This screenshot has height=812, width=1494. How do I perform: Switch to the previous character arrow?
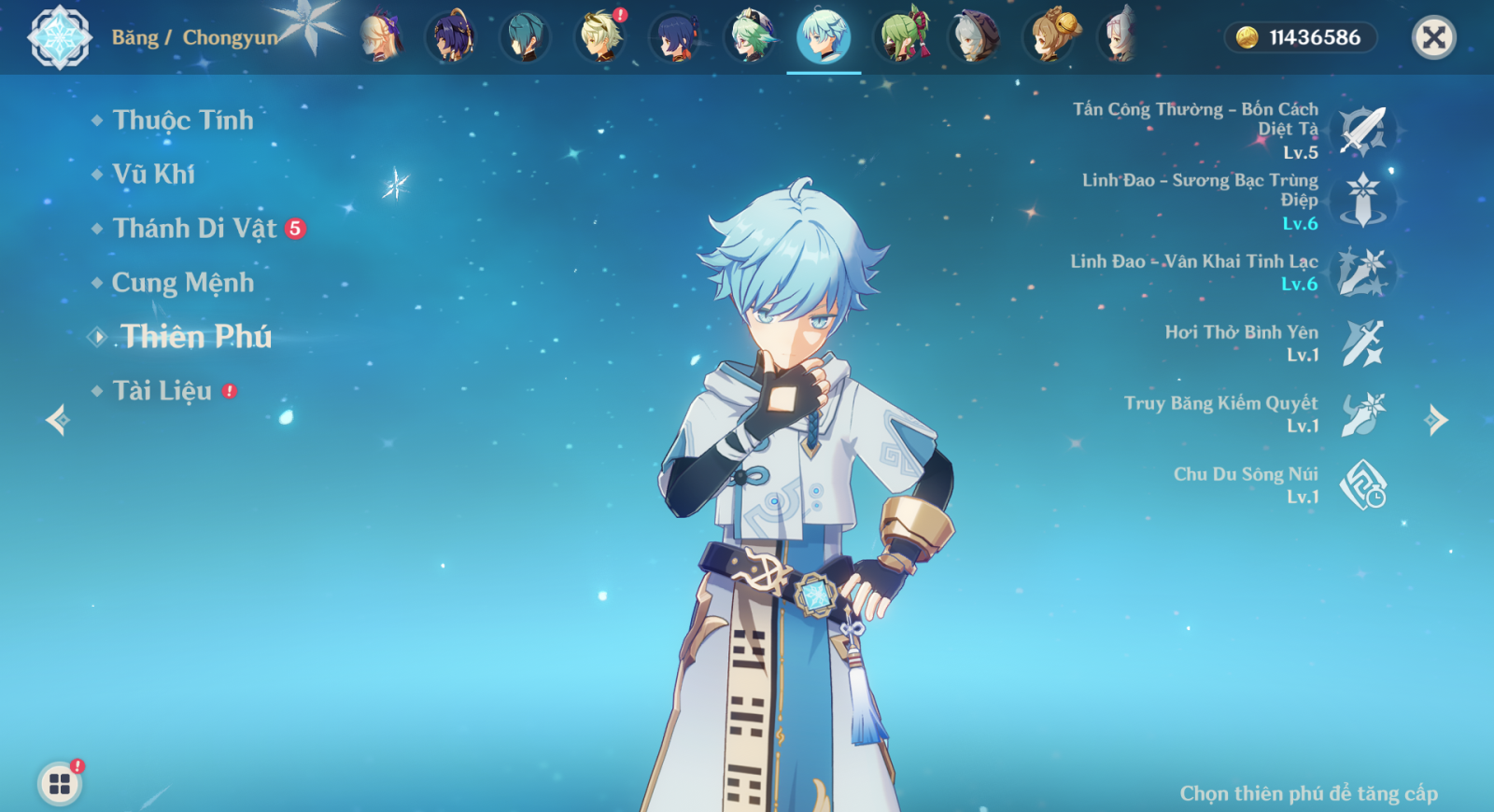tap(58, 420)
